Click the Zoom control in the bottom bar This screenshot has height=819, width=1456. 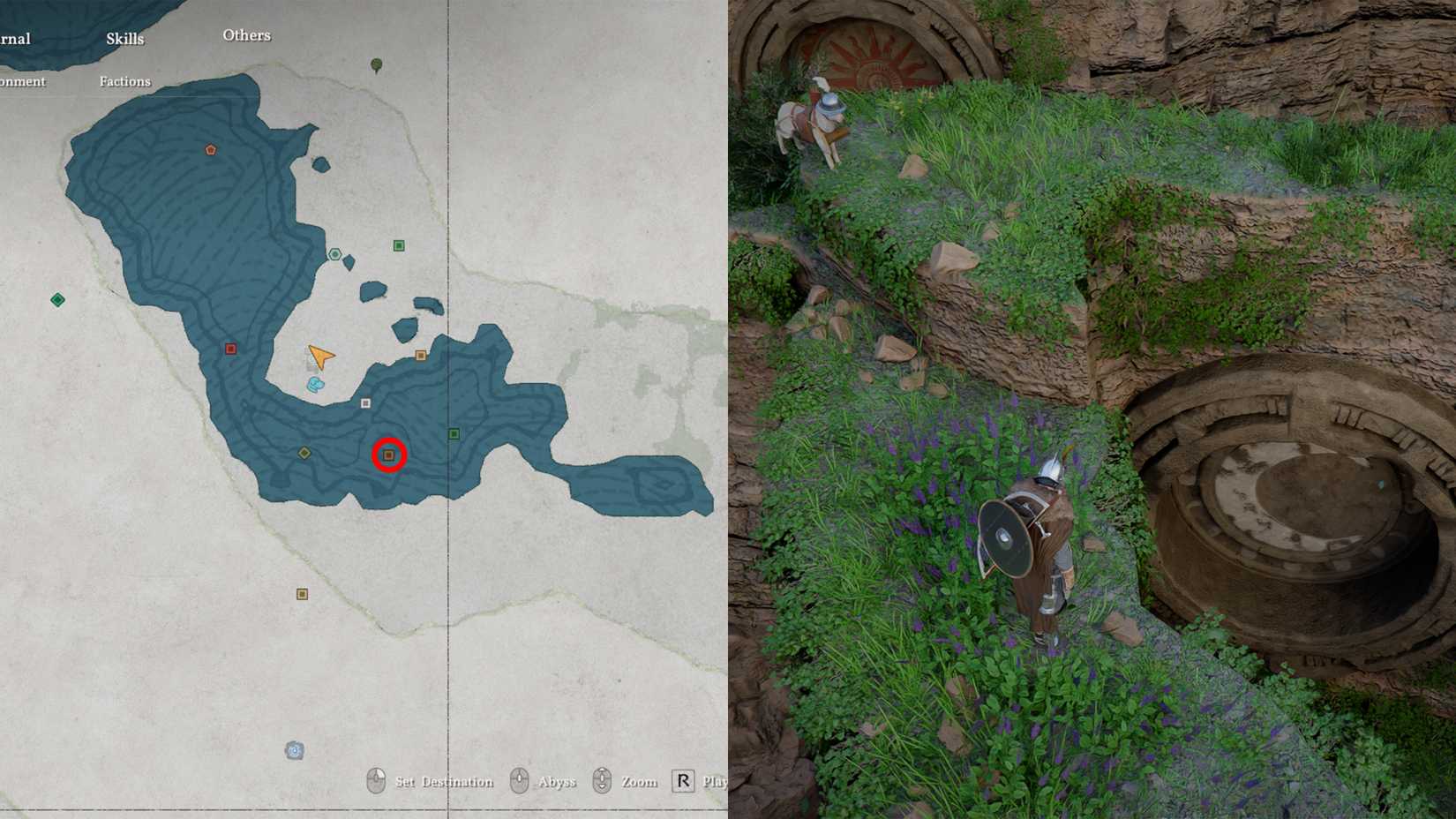638,782
